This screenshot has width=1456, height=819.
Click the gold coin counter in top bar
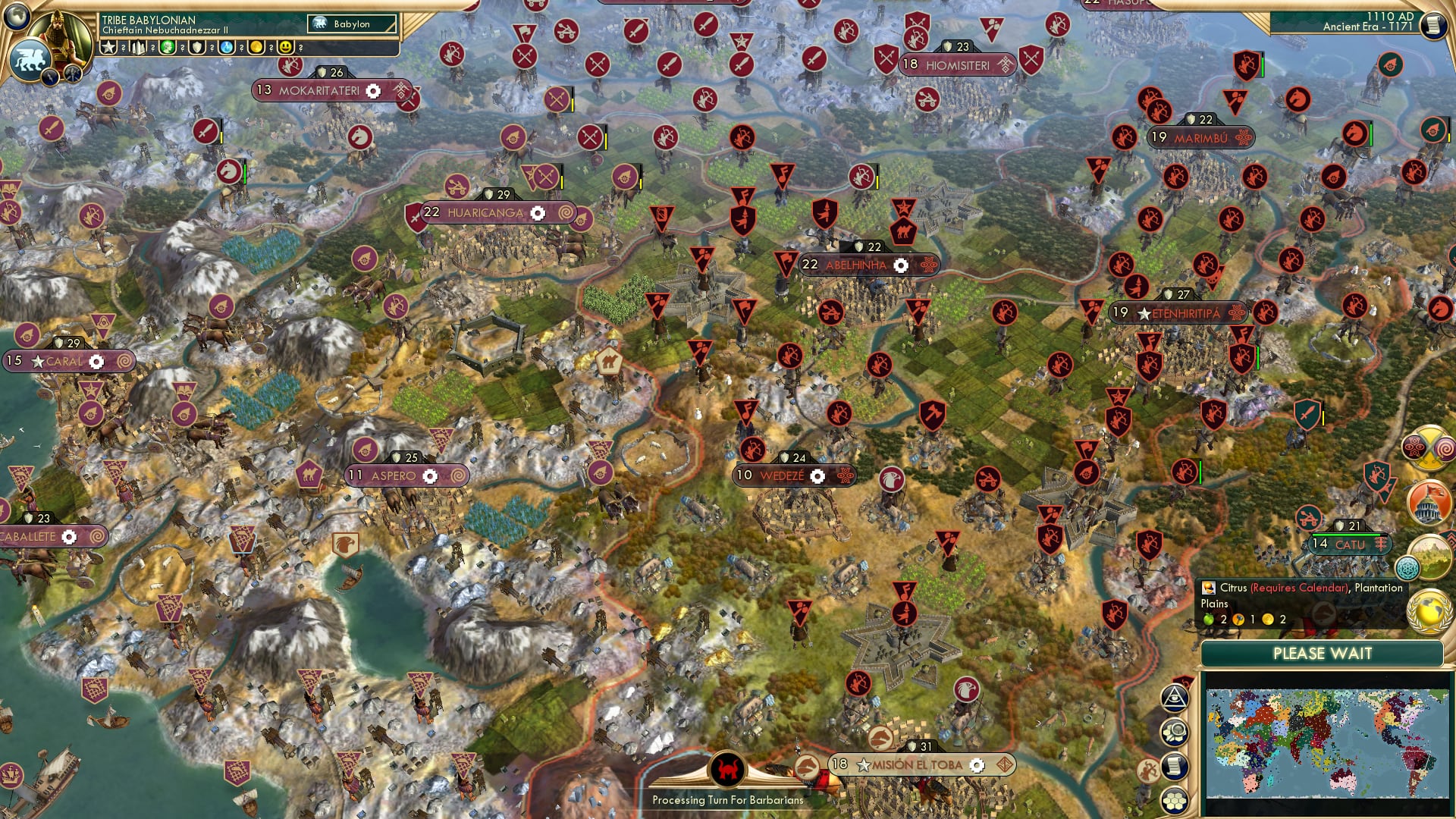256,48
